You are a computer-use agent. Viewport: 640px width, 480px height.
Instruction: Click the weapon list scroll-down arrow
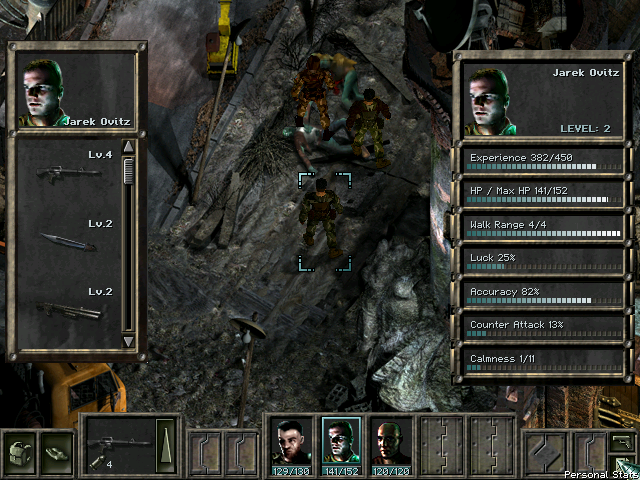tap(128, 341)
